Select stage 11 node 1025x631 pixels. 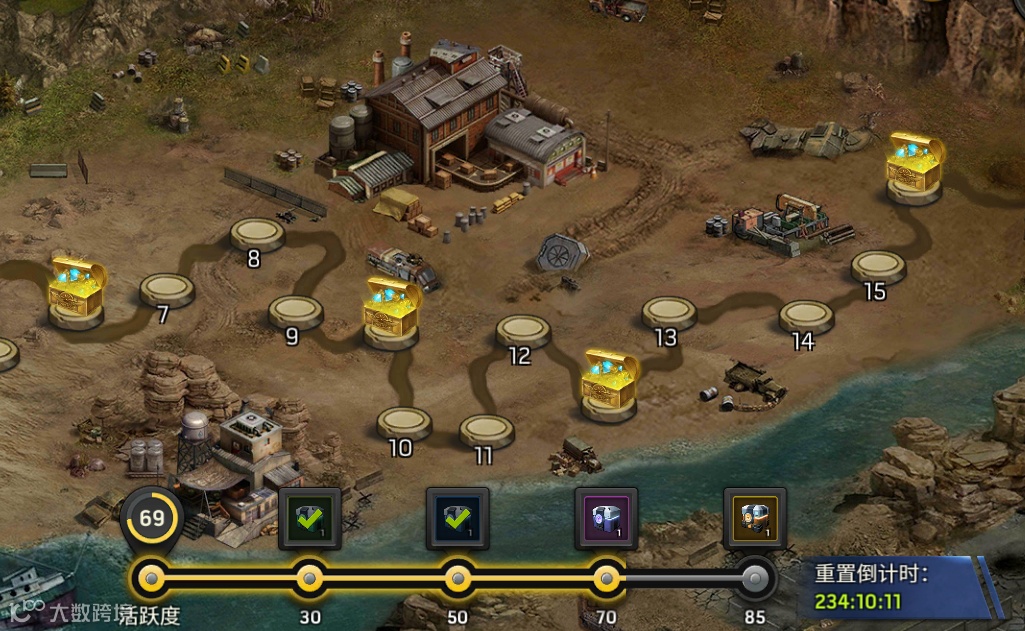[487, 430]
